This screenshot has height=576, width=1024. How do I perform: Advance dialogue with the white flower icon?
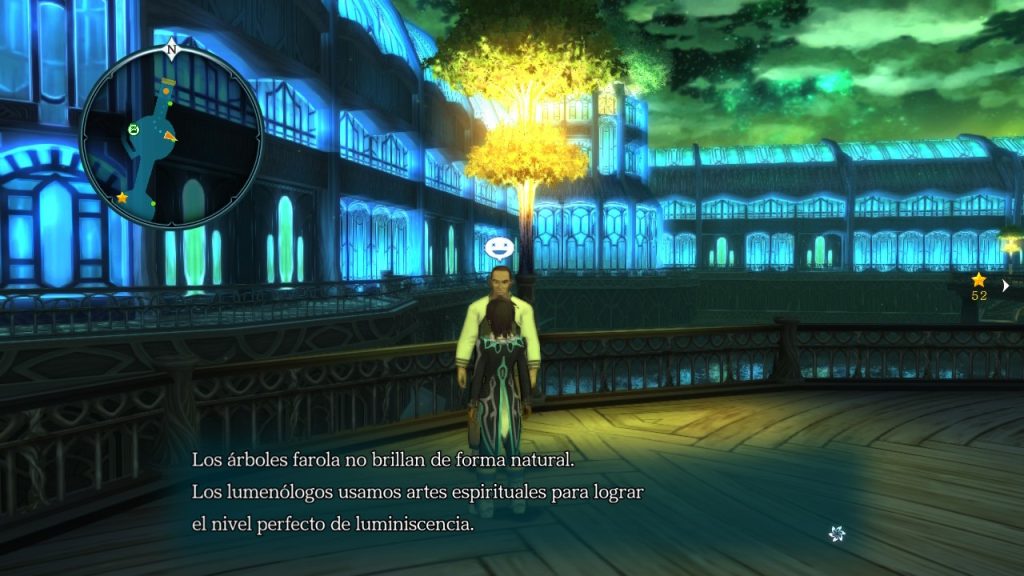(837, 534)
